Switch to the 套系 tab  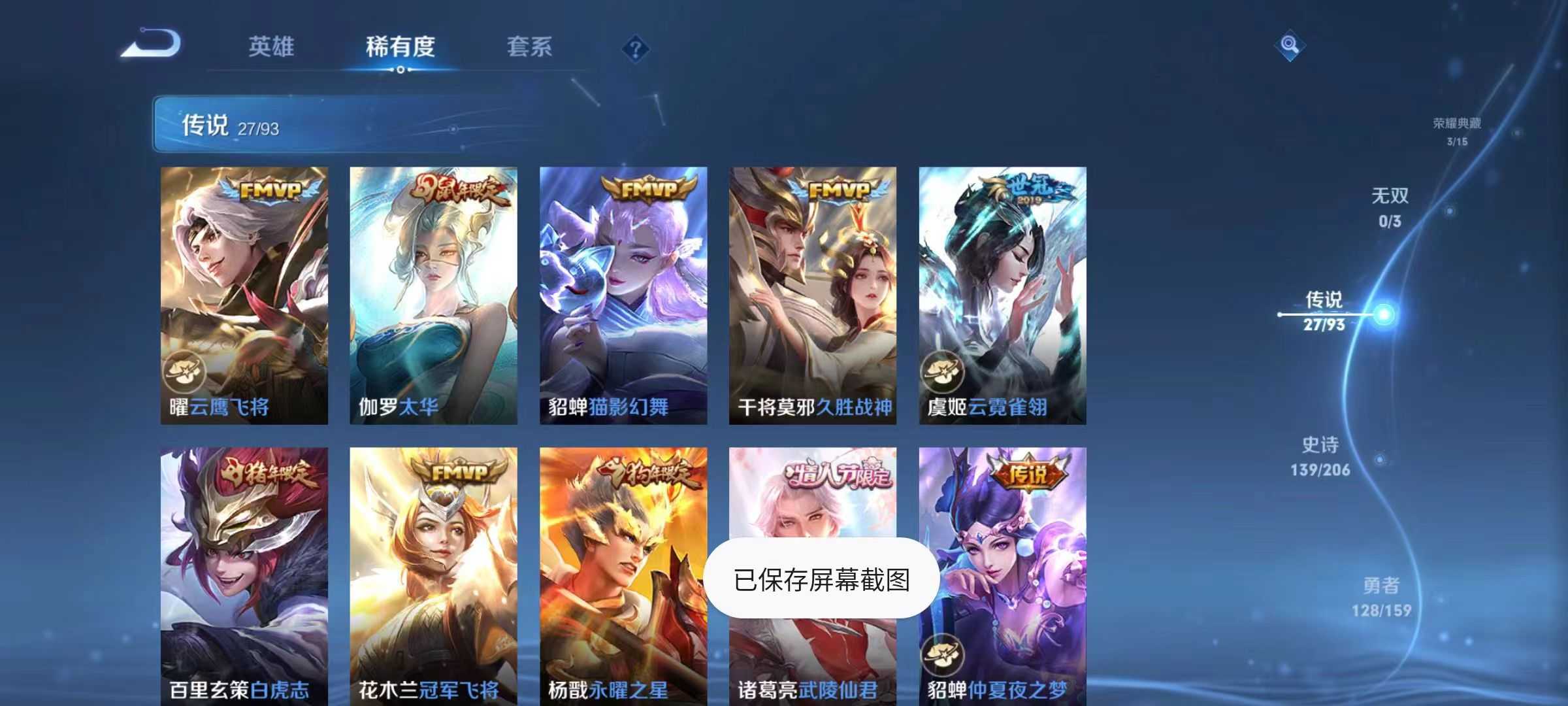point(531,46)
